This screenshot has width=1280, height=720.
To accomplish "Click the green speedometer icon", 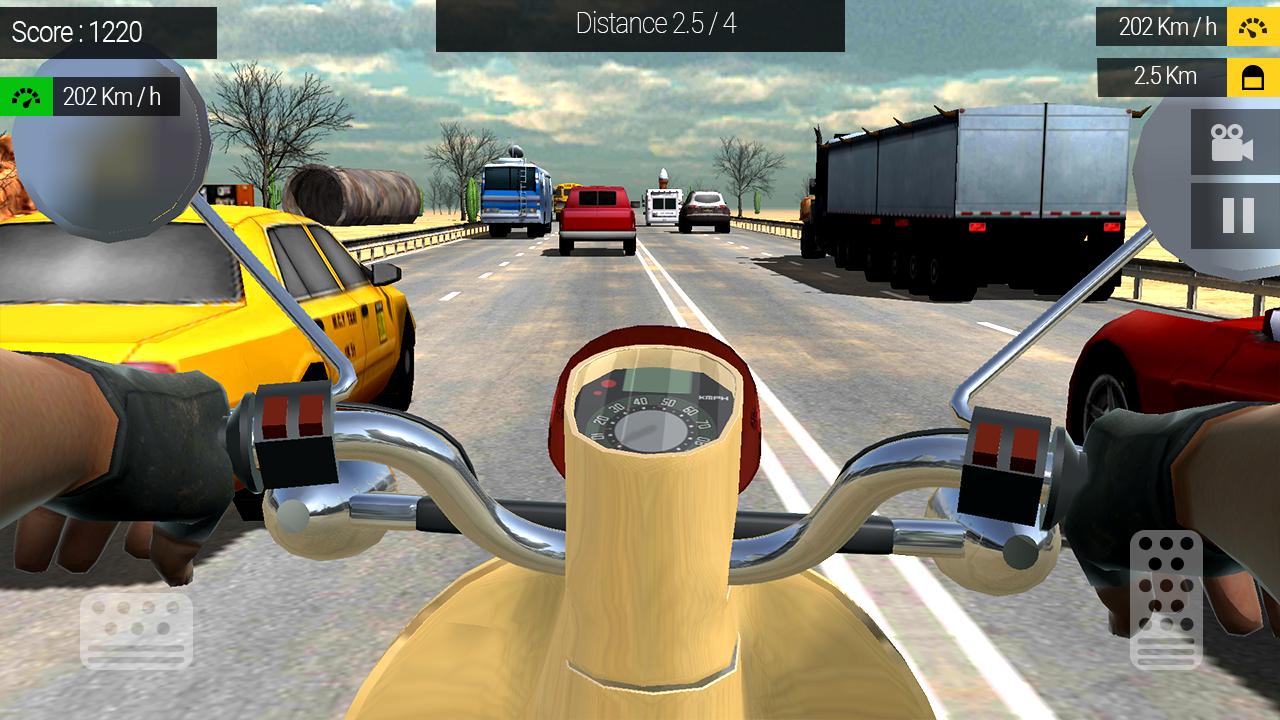I will tap(26, 95).
